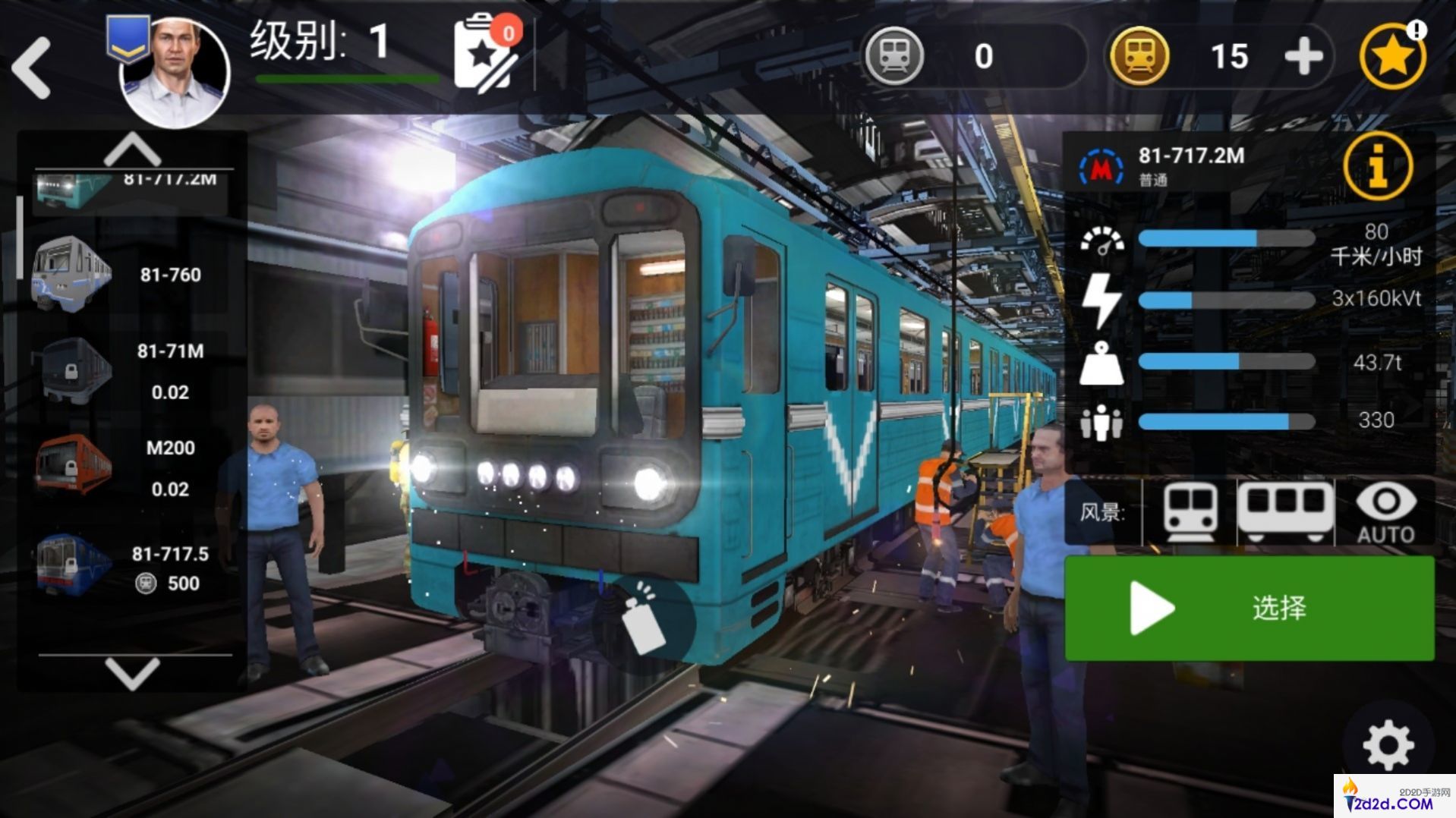
Task: Select the 81-760 train
Action: point(129,275)
